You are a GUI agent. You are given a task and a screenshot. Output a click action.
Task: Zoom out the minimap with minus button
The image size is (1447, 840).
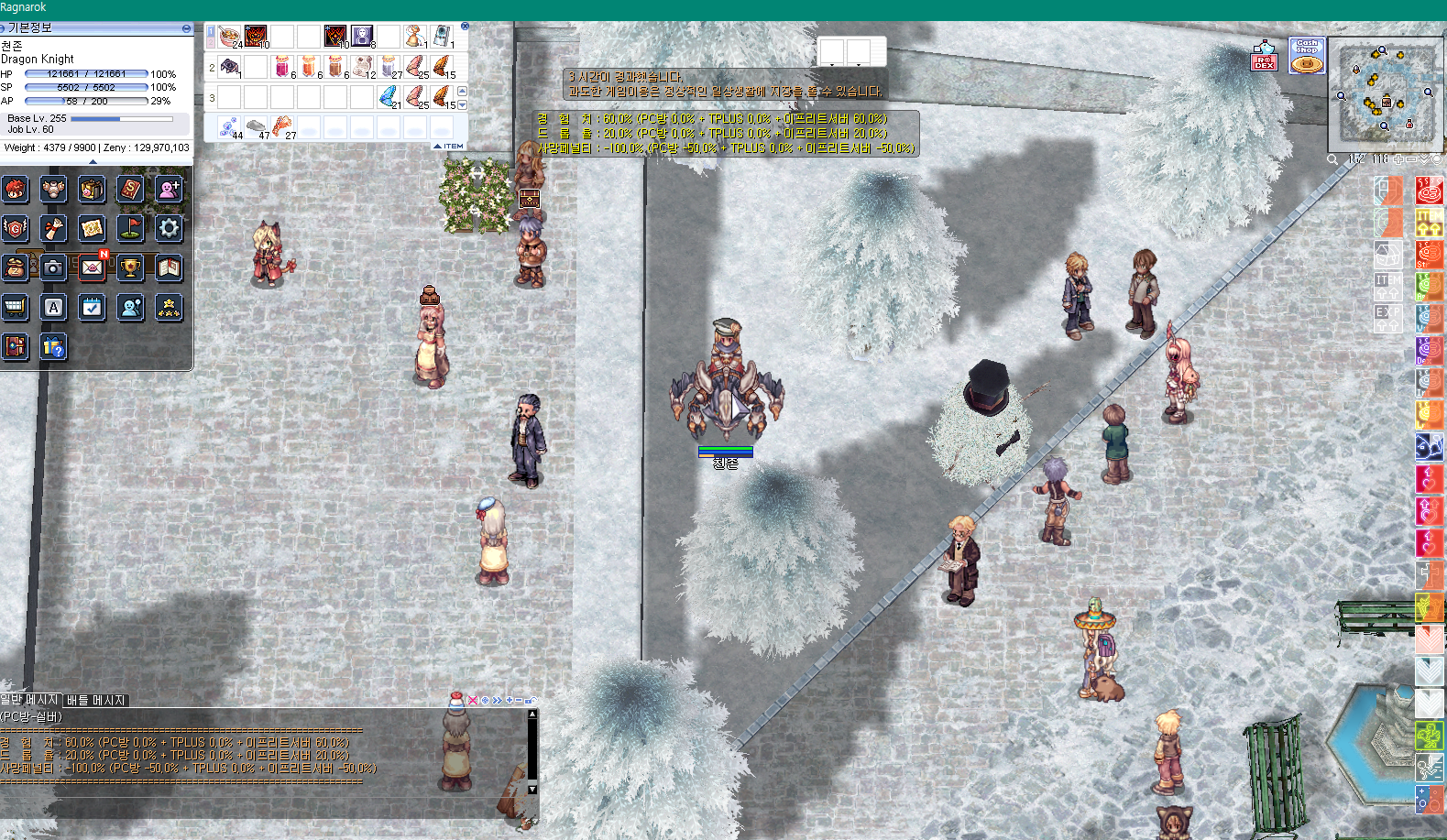pos(1412,159)
